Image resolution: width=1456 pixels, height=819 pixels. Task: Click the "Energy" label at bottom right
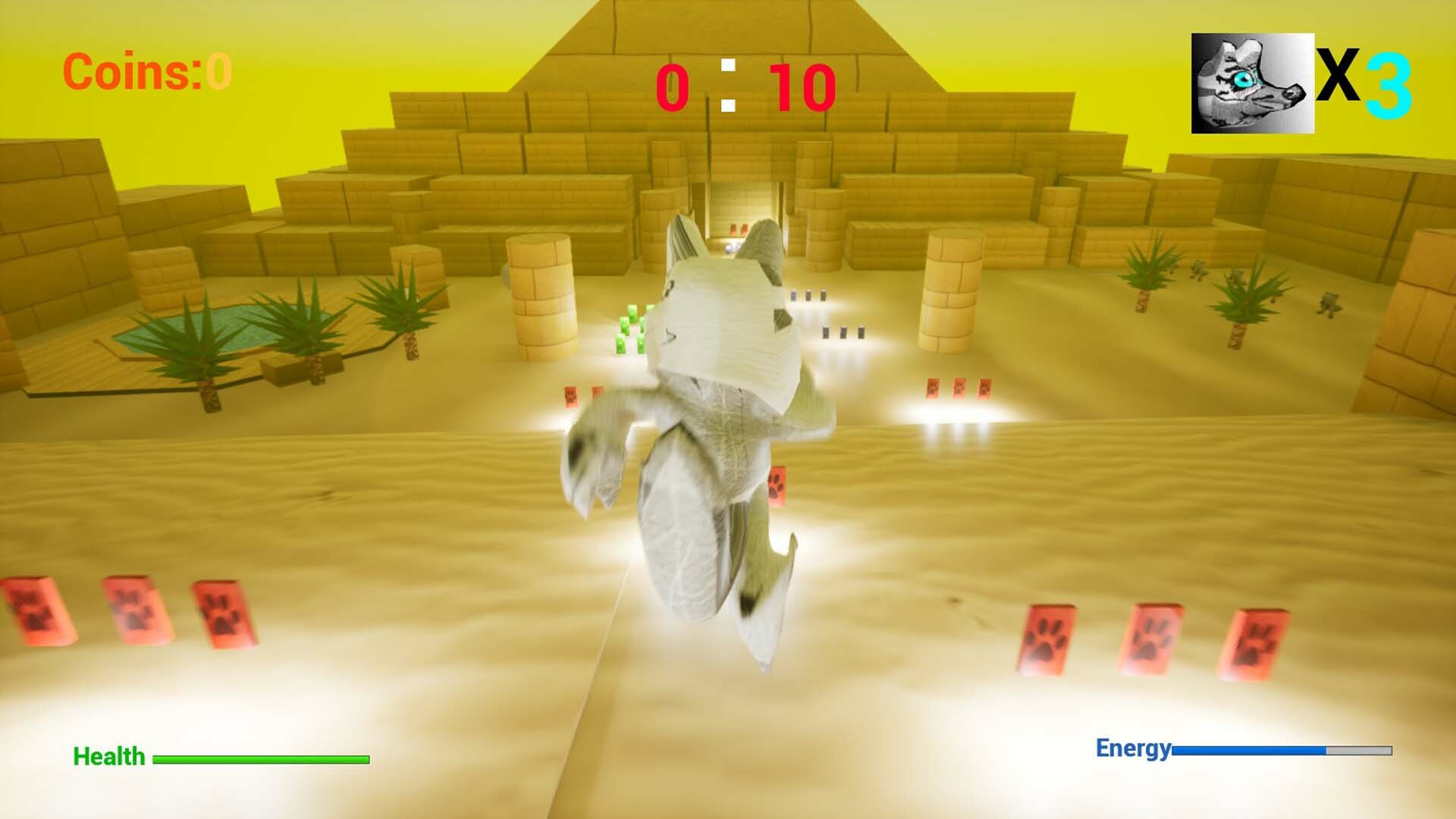(1134, 749)
